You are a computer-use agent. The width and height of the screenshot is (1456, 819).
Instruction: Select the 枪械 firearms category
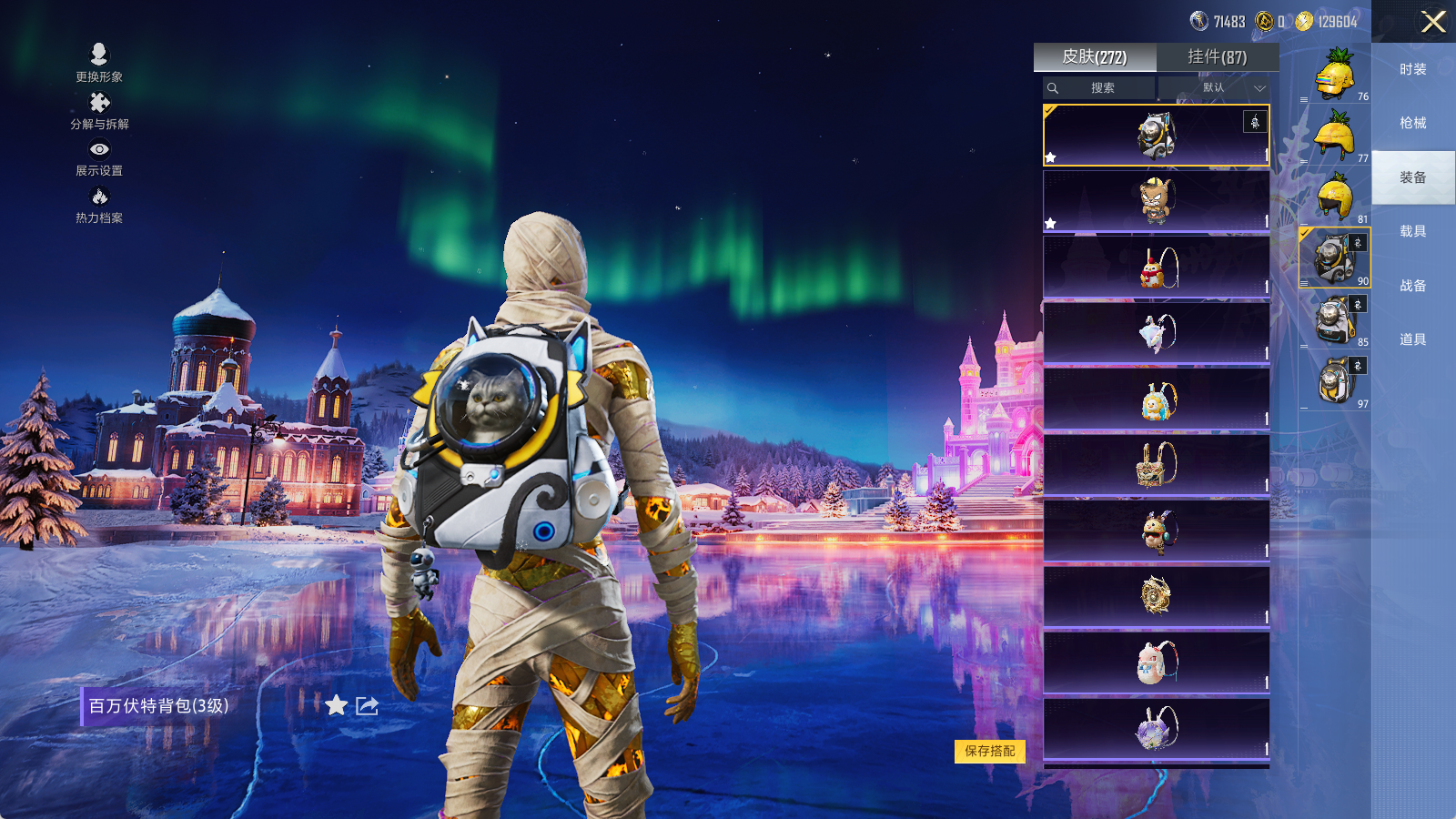click(x=1412, y=123)
